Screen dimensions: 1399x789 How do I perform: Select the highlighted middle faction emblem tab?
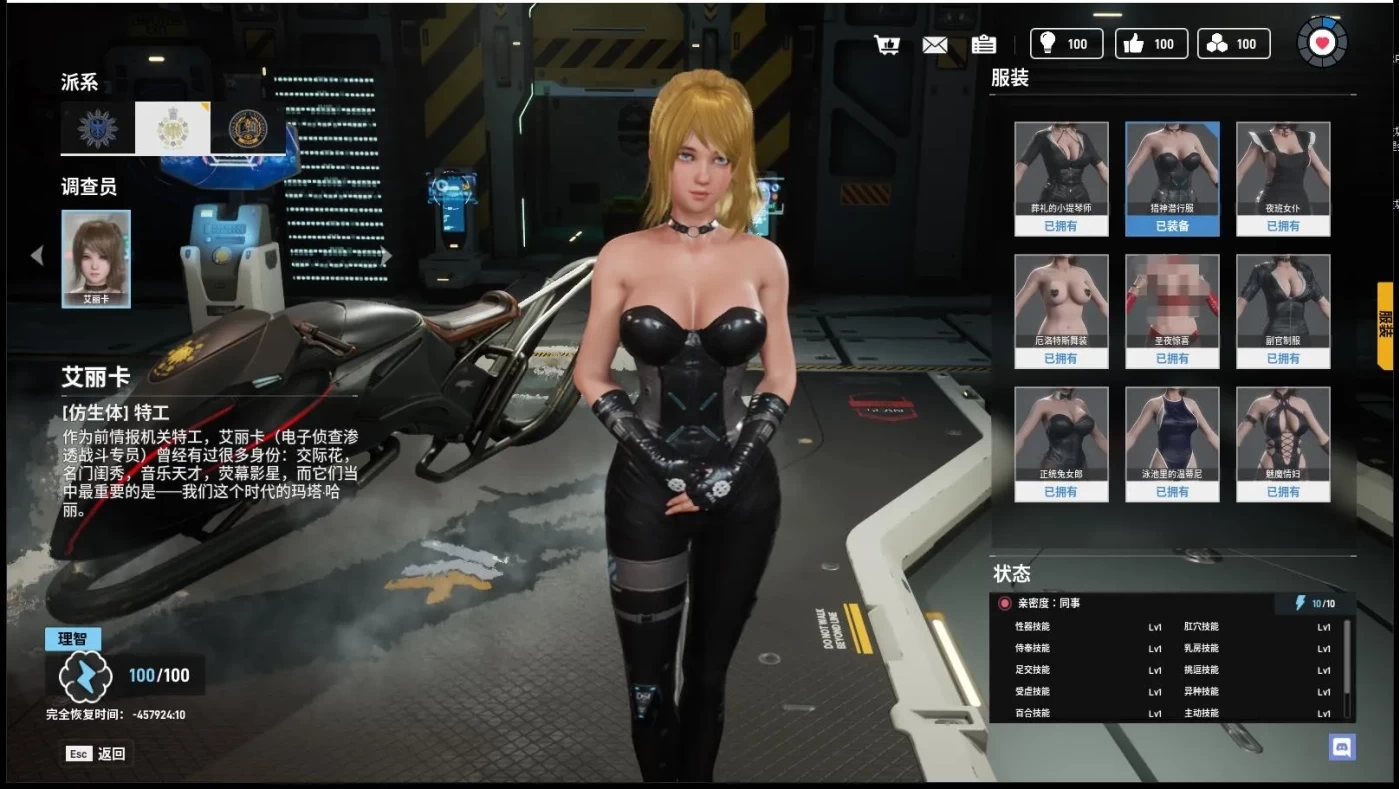[x=173, y=128]
